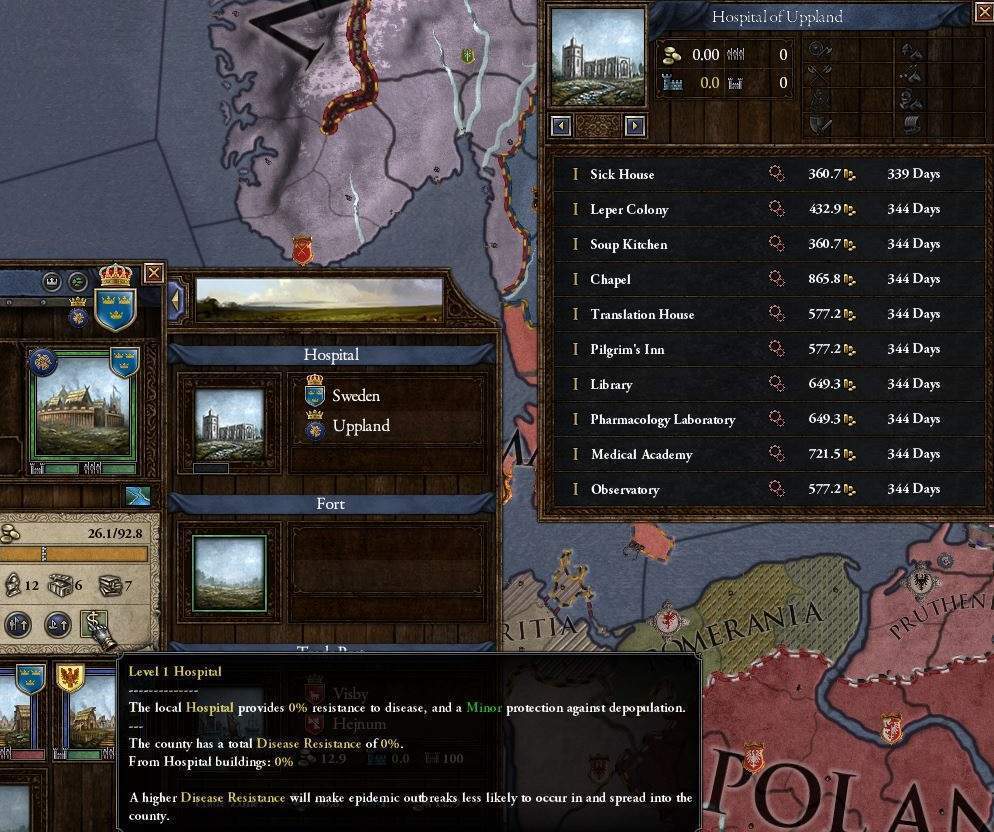This screenshot has width=994, height=832.
Task: Go to the previous holding with the left arrow
Action: pos(561,126)
